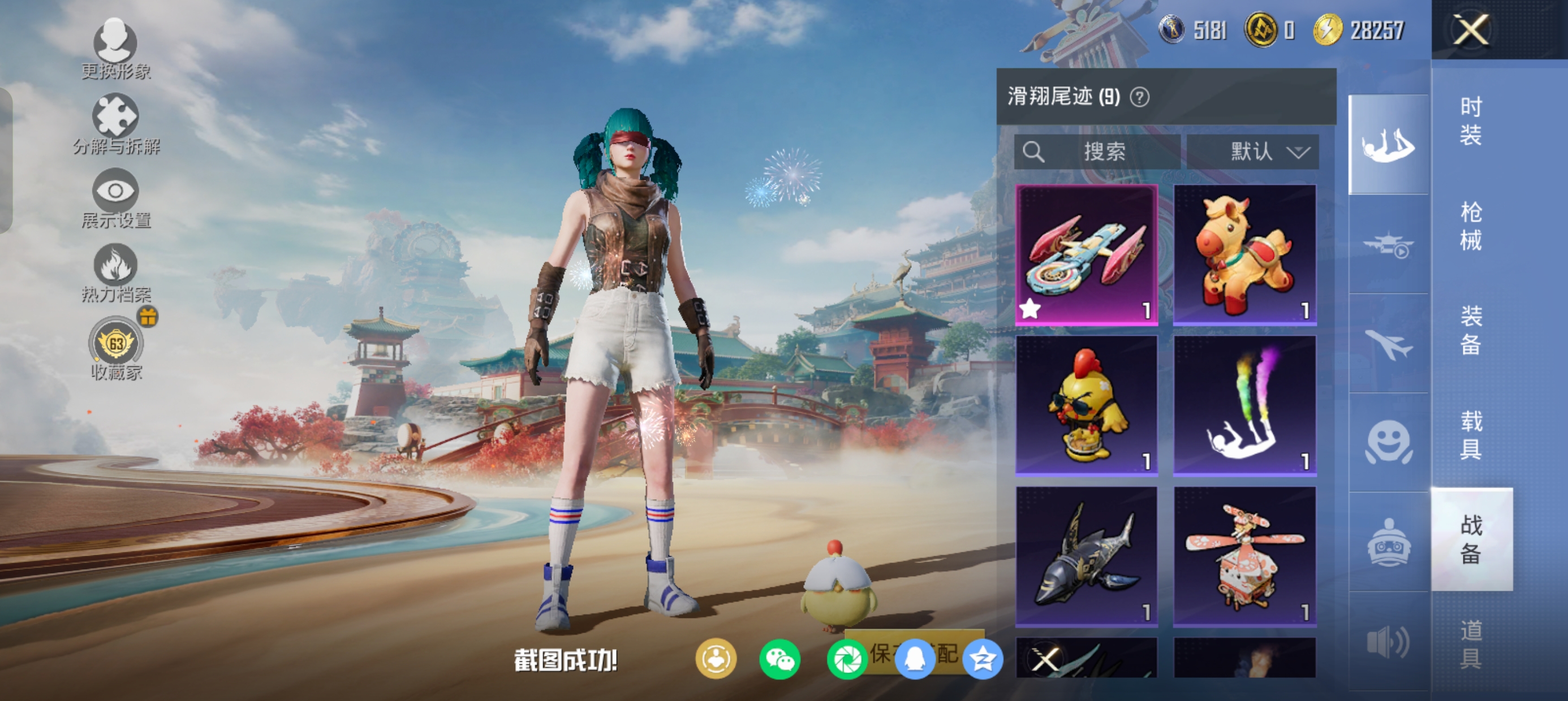Switch to the 载具 tab
Screen dimensions: 1568x701
pyautogui.click(x=1471, y=435)
